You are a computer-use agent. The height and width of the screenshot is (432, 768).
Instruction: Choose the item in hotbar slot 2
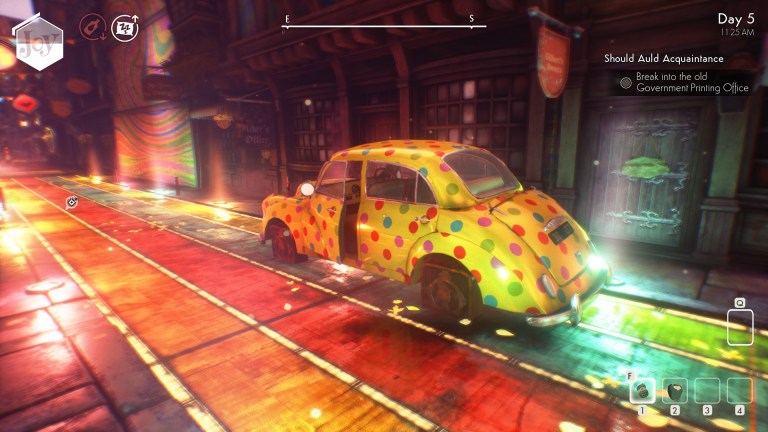click(675, 391)
